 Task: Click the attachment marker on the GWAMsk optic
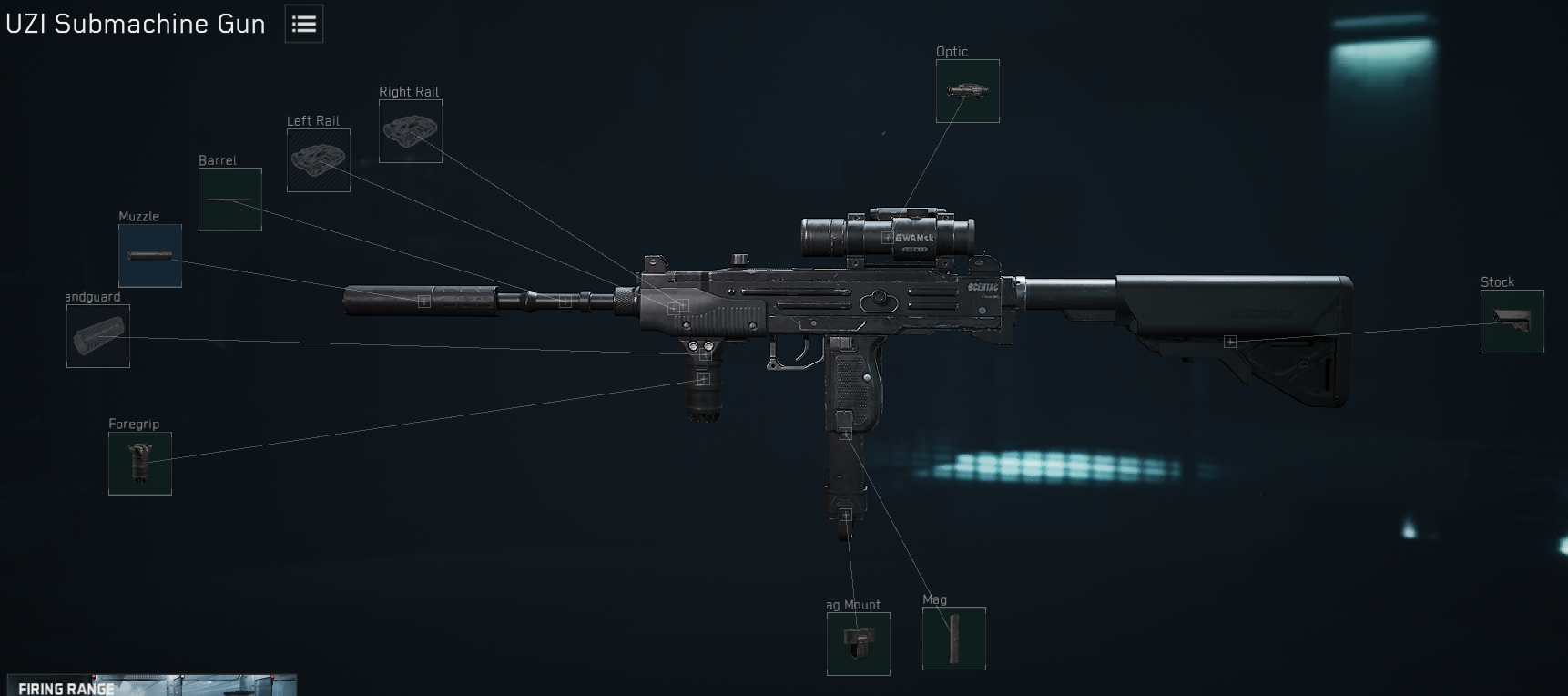(884, 237)
